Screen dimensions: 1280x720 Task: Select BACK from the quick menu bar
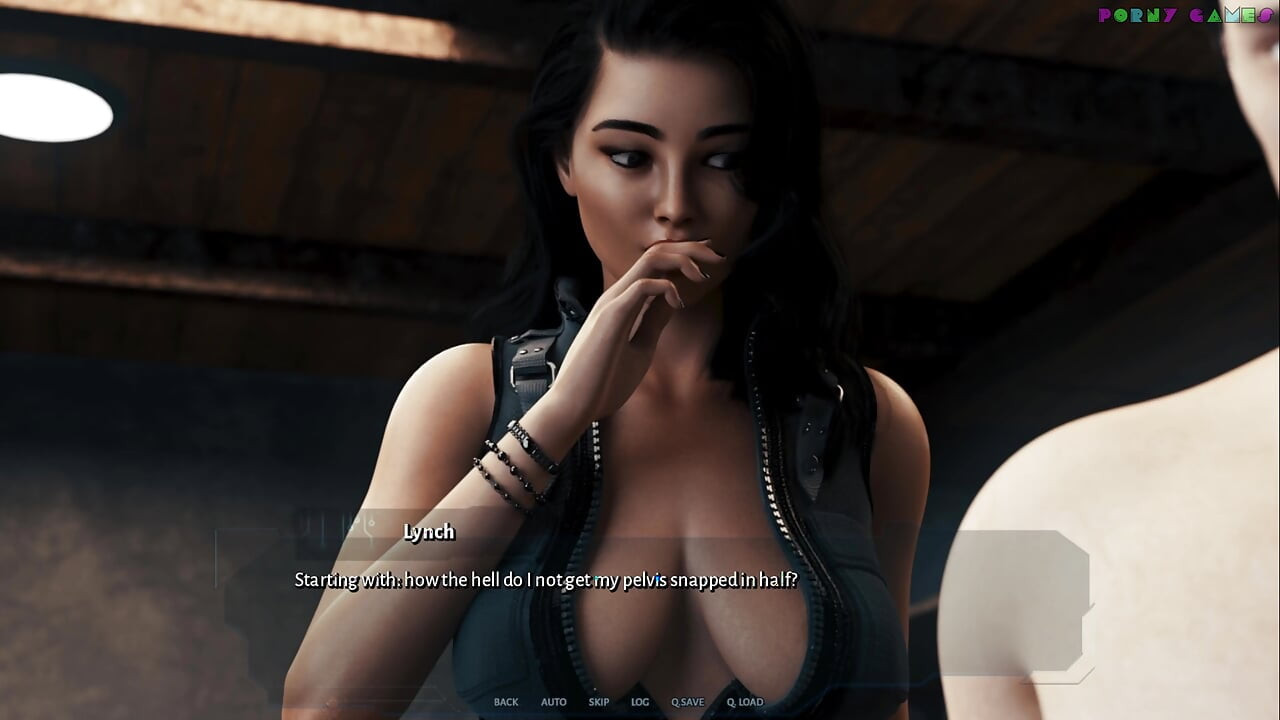(505, 702)
